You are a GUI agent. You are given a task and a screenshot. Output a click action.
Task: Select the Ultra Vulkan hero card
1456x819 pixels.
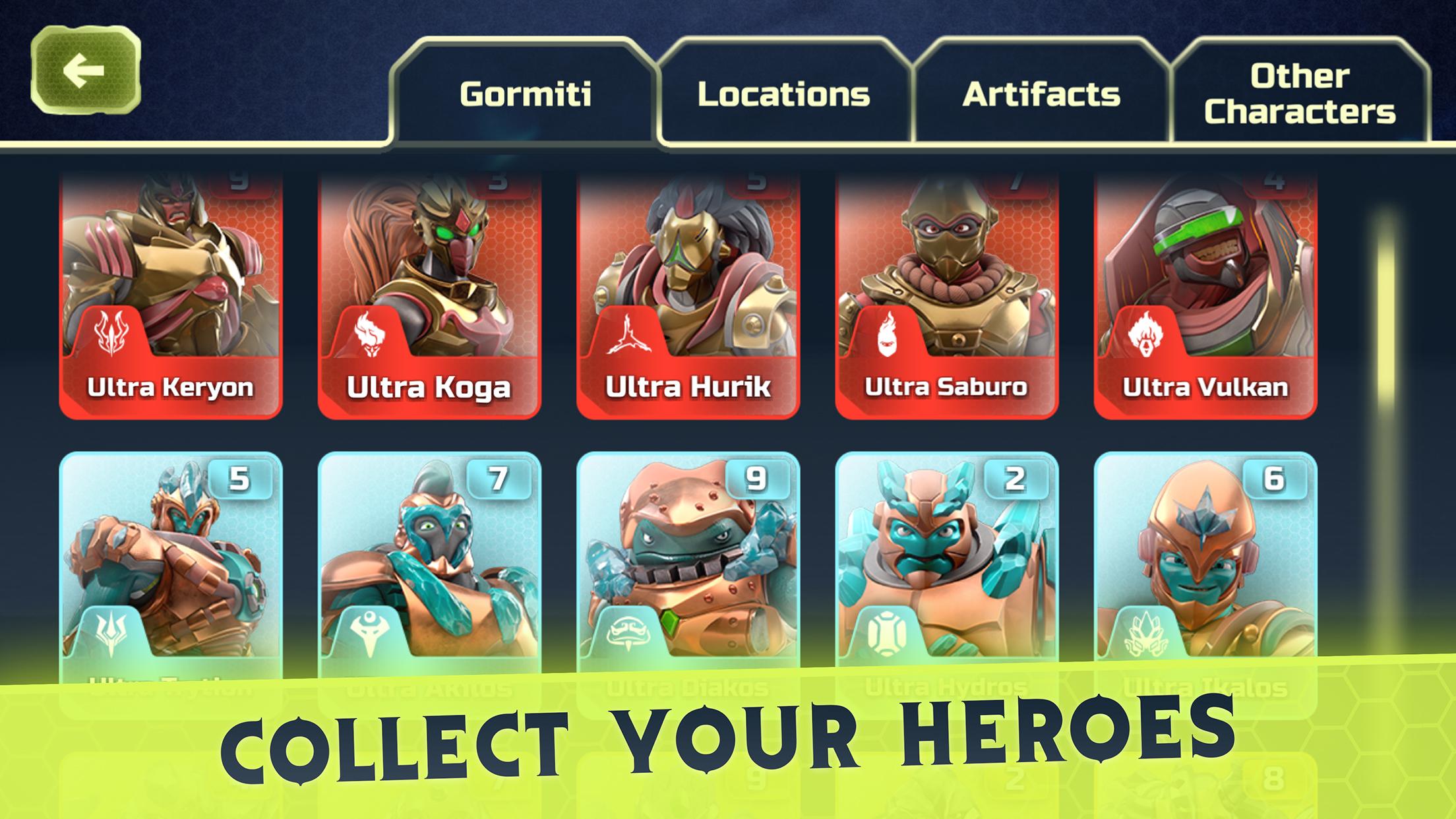coord(1205,297)
